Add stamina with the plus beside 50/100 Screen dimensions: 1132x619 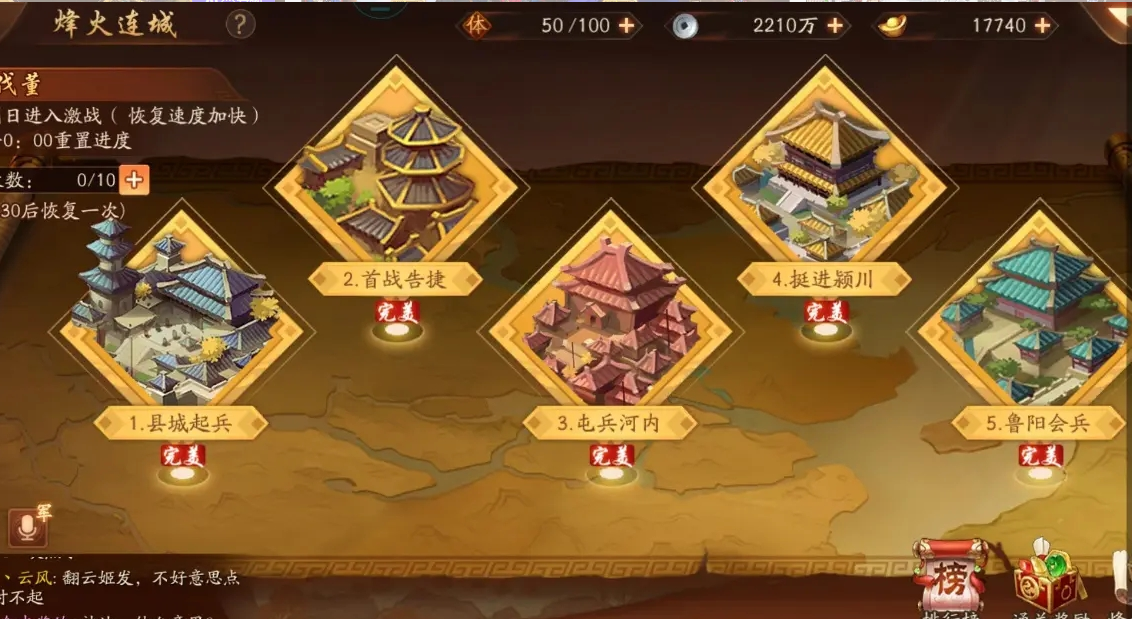pyautogui.click(x=627, y=25)
